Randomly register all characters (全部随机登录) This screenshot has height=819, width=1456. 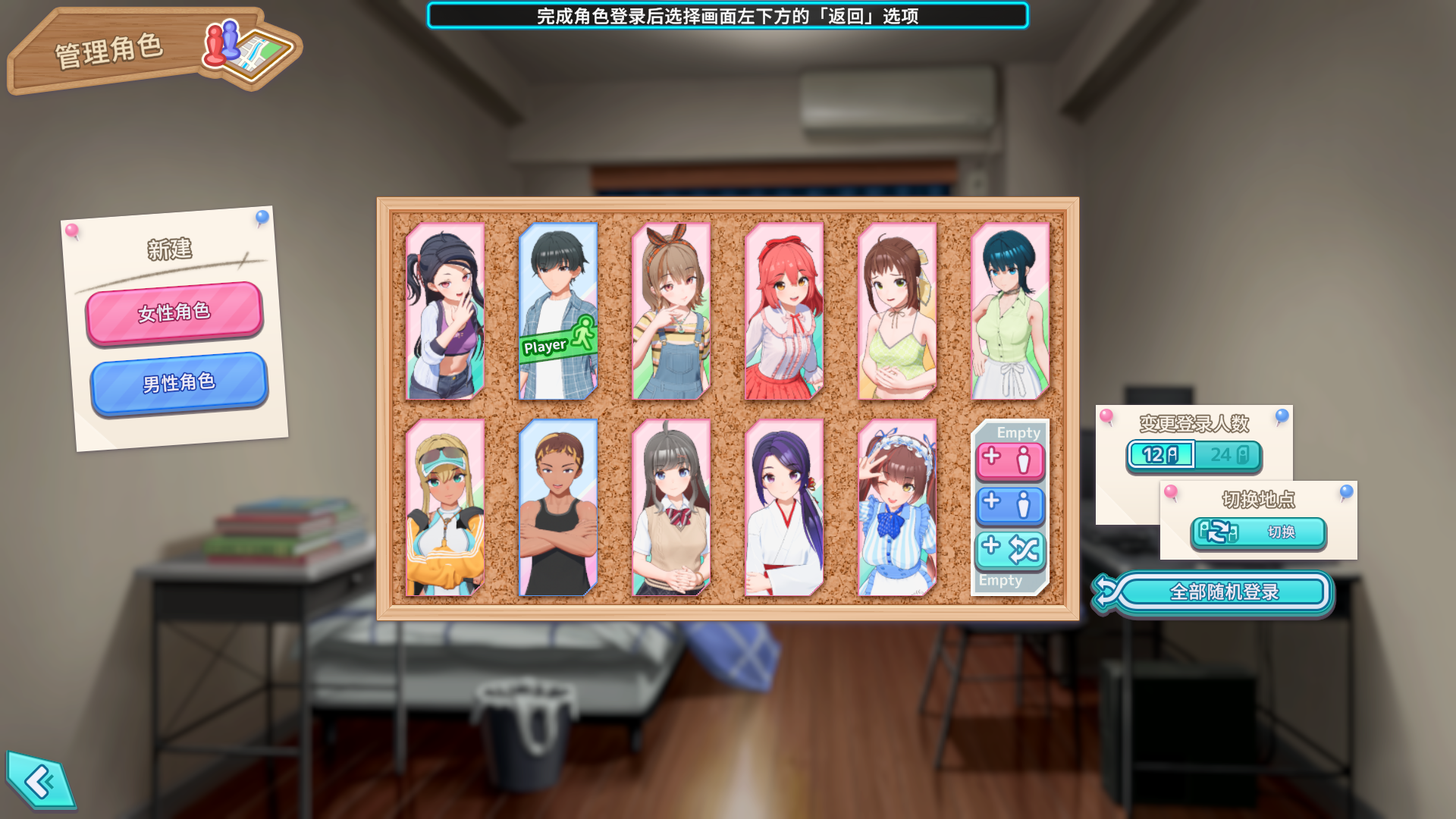(x=1223, y=592)
